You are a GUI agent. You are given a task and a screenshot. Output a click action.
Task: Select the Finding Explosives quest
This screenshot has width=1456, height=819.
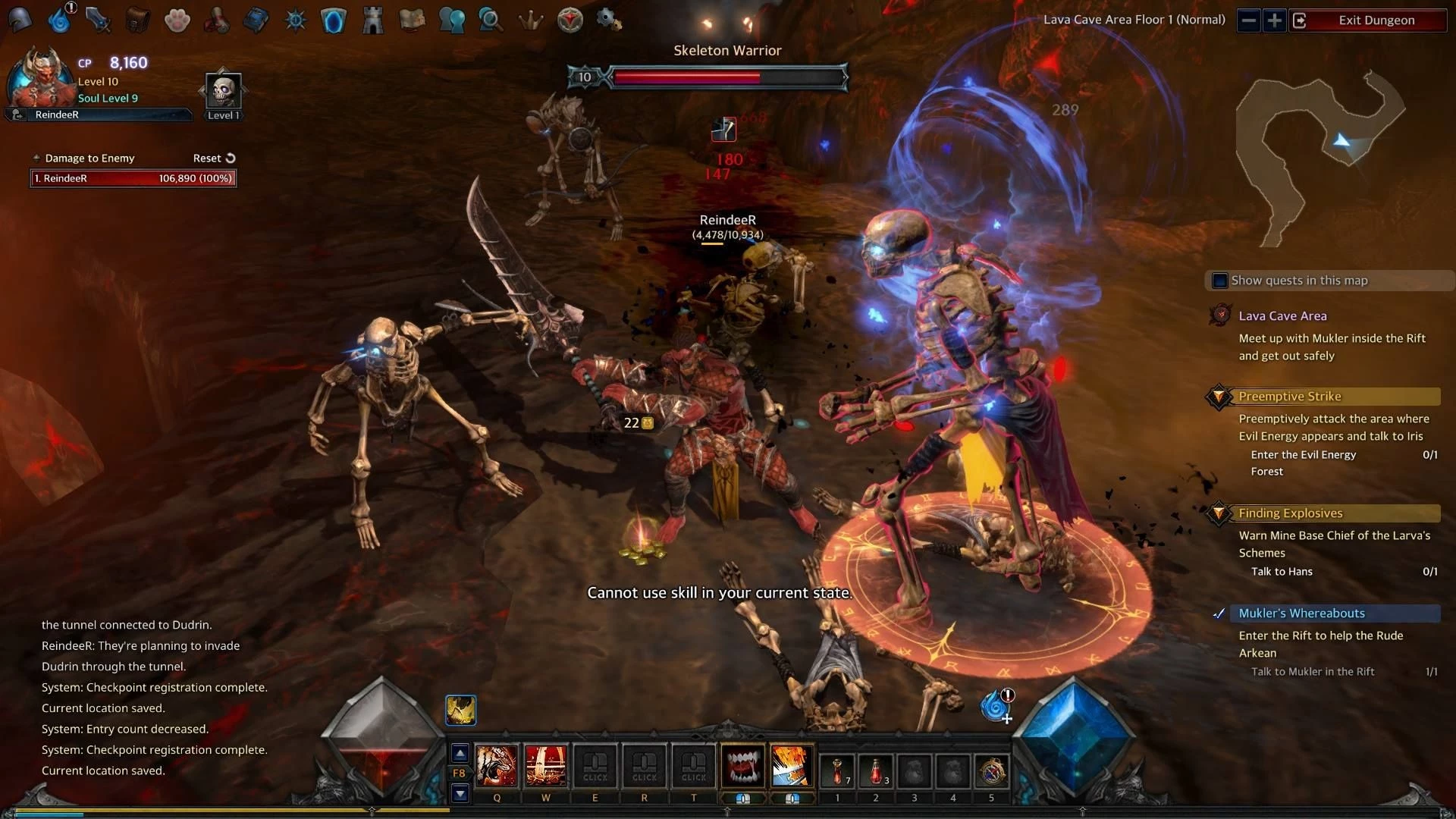tap(1290, 513)
